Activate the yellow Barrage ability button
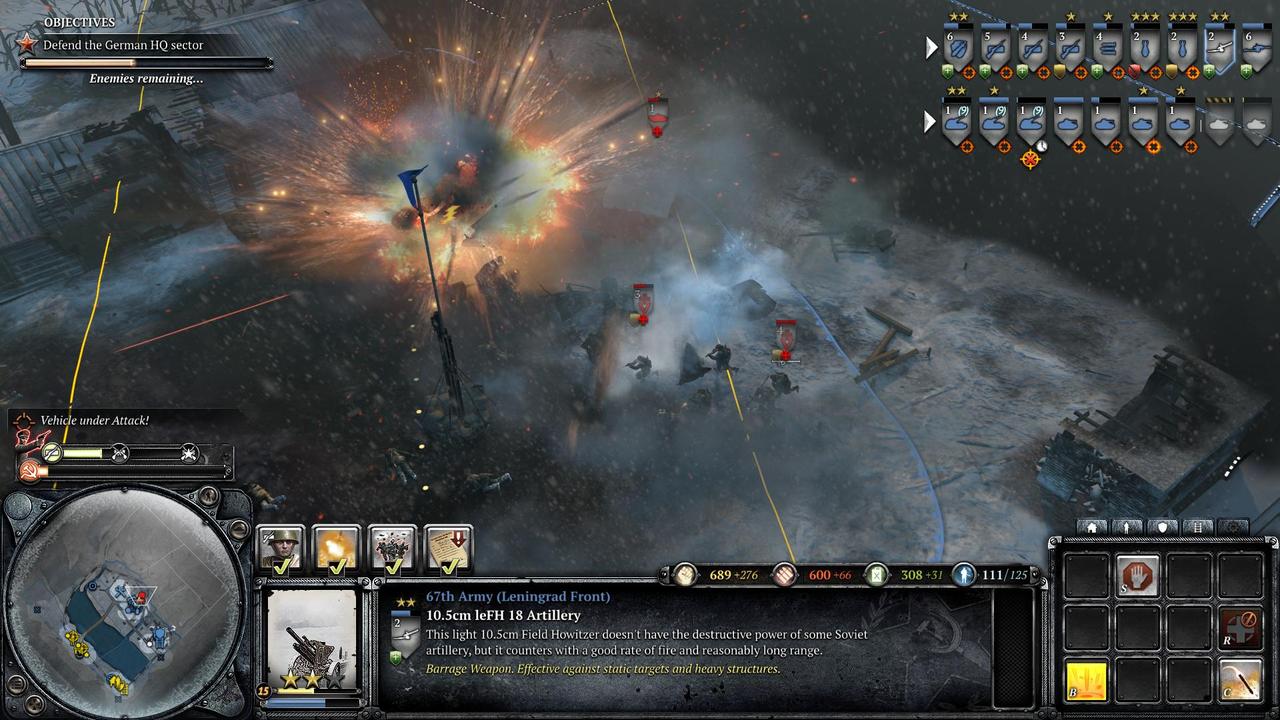Screen dimensions: 1280x720 (1087, 681)
